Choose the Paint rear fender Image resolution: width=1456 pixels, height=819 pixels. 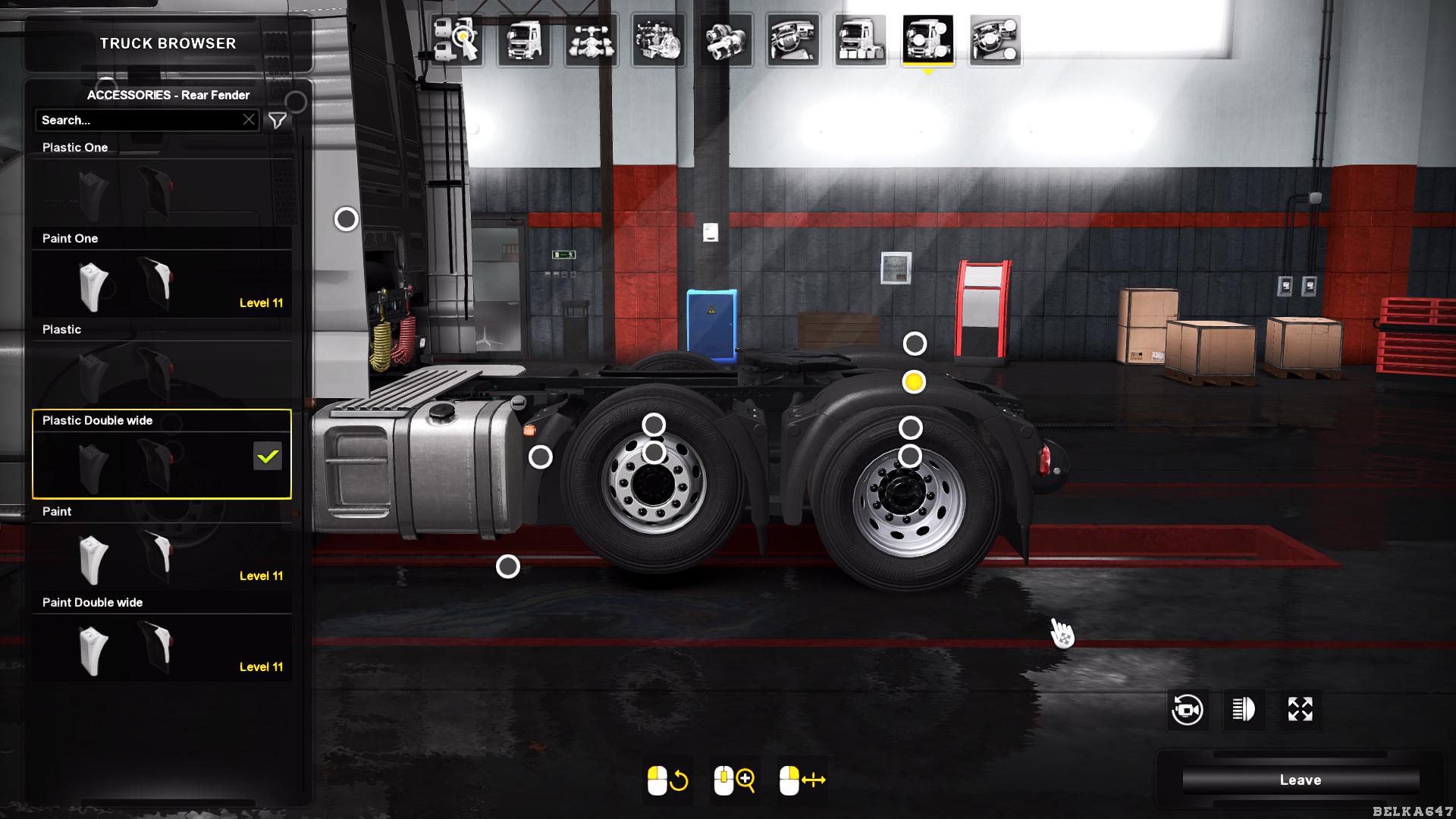pos(162,555)
